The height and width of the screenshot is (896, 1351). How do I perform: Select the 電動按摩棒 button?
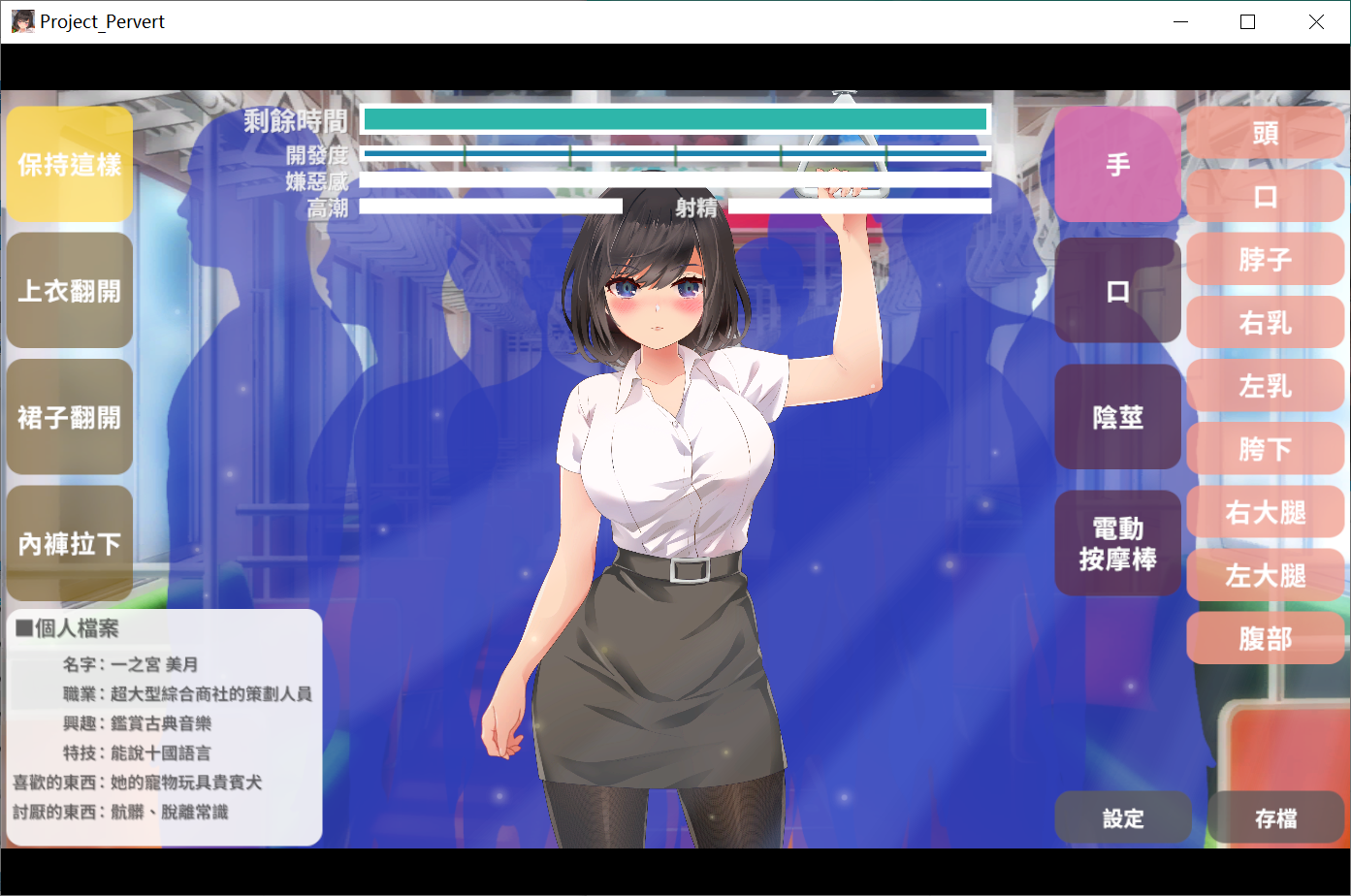[x=1117, y=543]
